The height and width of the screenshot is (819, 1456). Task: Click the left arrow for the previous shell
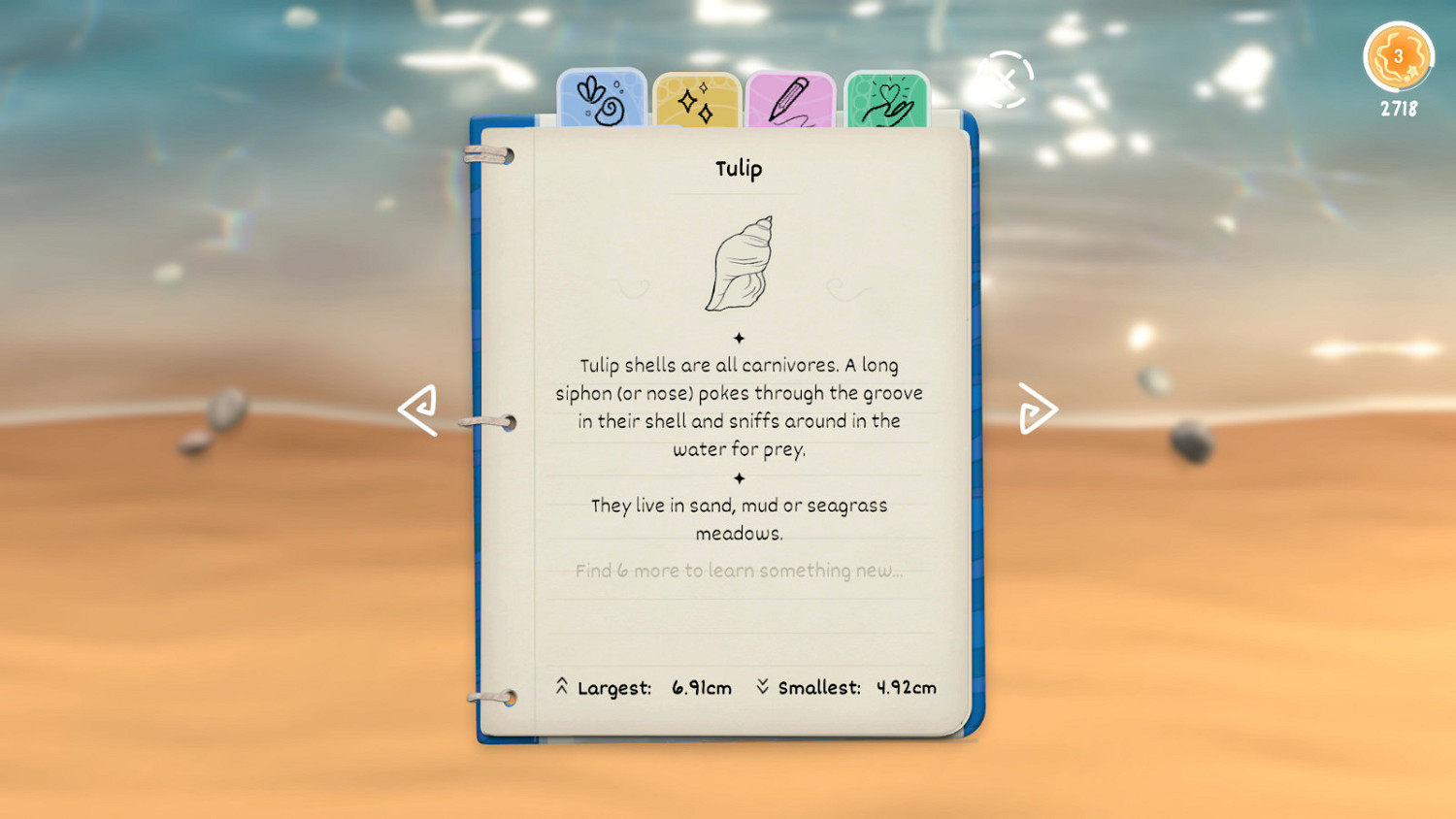tap(416, 408)
